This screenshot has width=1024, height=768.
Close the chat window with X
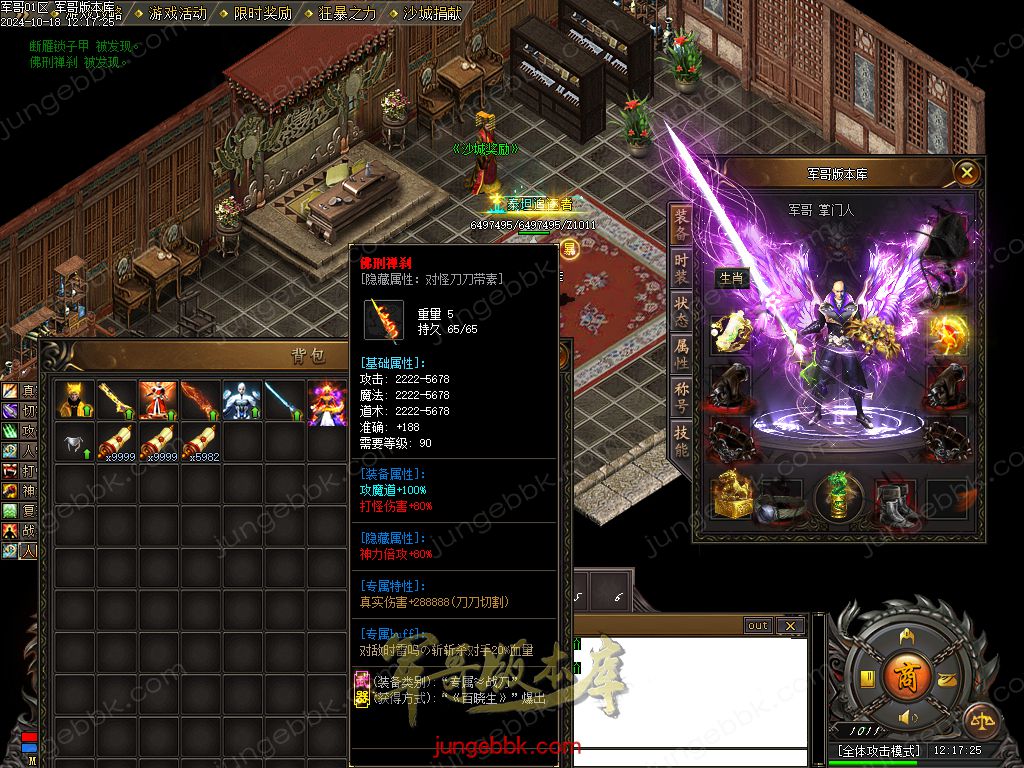790,626
